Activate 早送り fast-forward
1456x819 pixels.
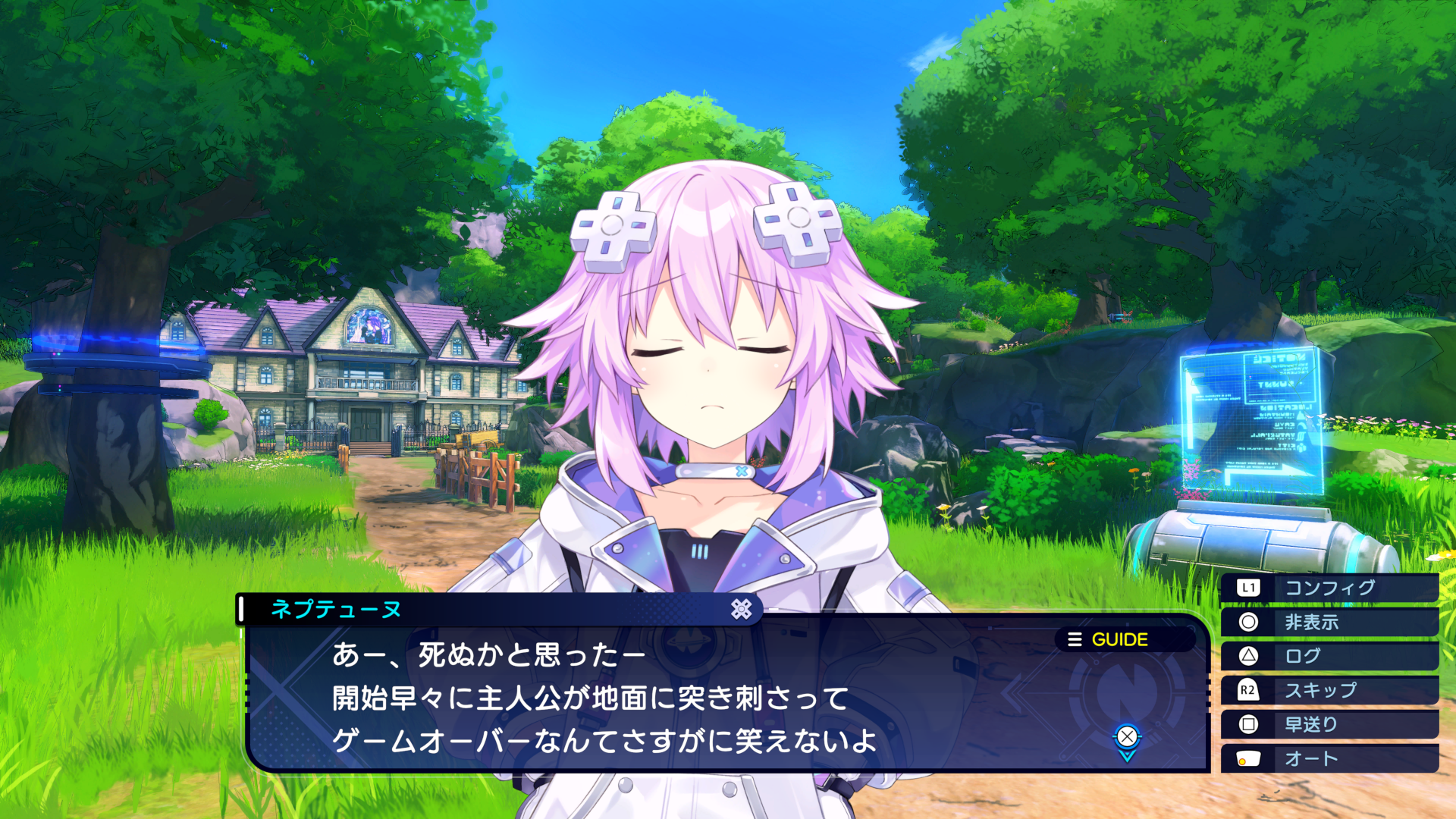pyautogui.click(x=1329, y=725)
